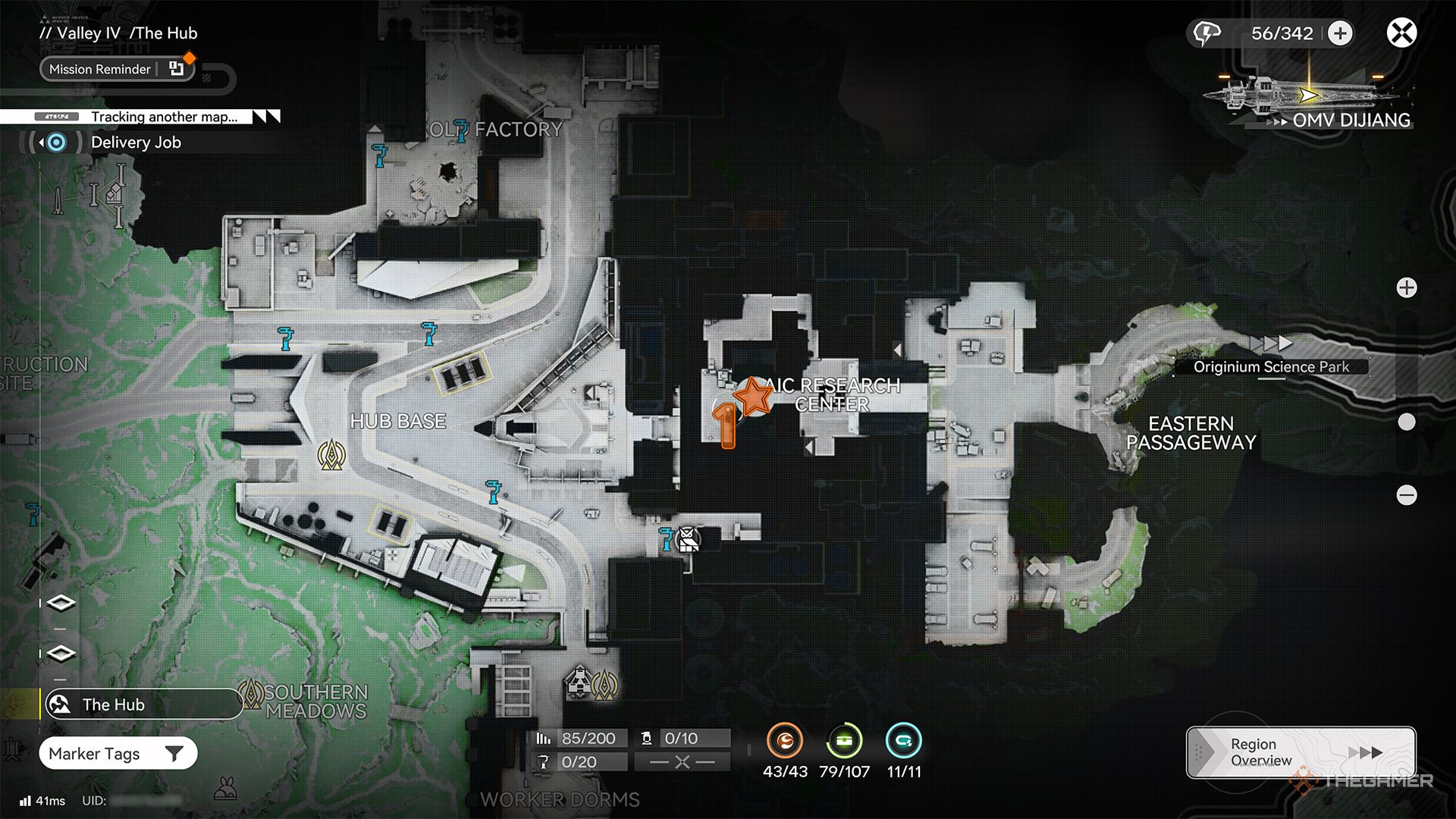The height and width of the screenshot is (819, 1456).
Task: Add stamina with the plus button
Action: [x=1341, y=33]
